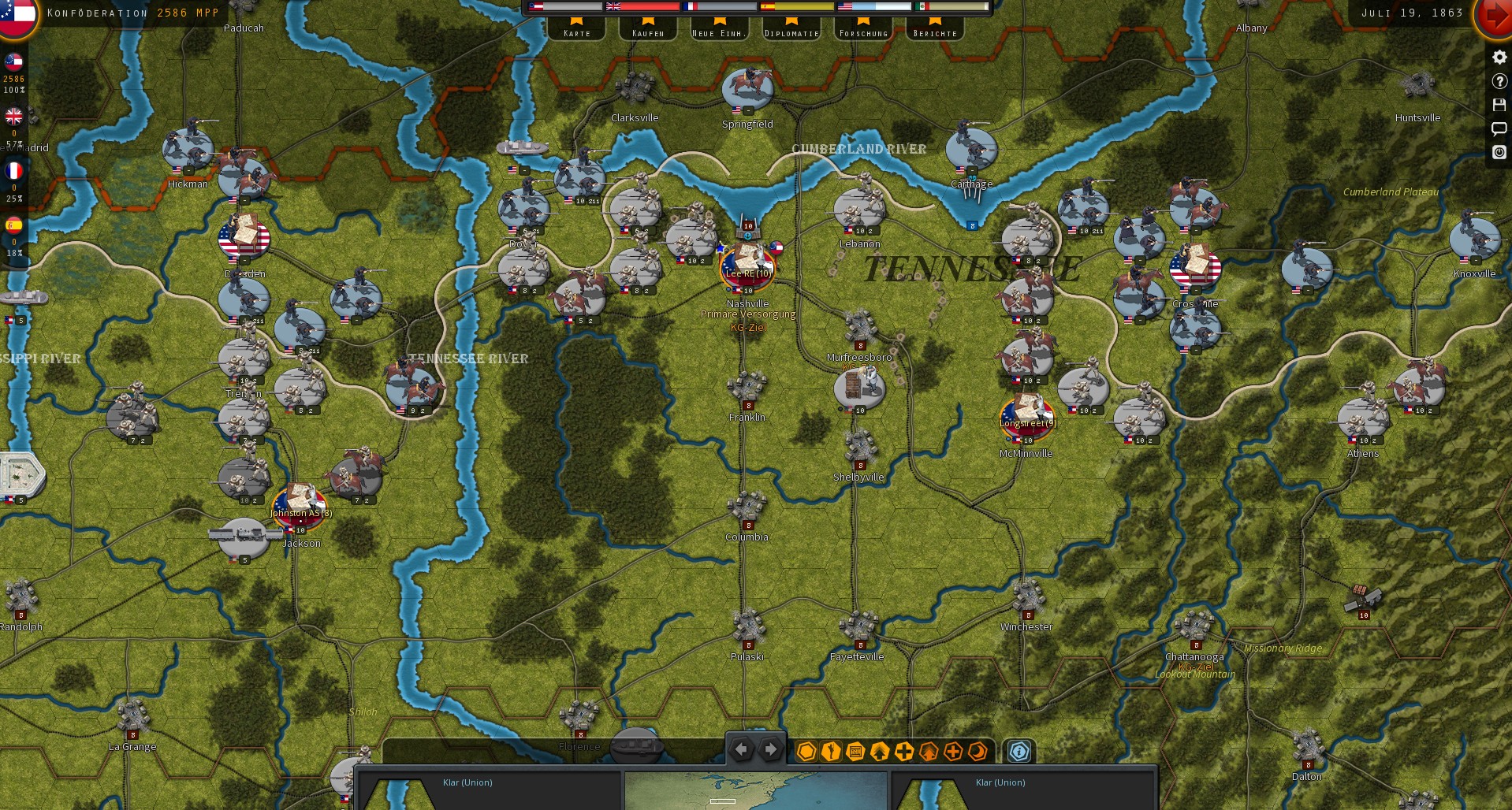
Task: Select the soldier sprites display icon
Action: pos(830,752)
